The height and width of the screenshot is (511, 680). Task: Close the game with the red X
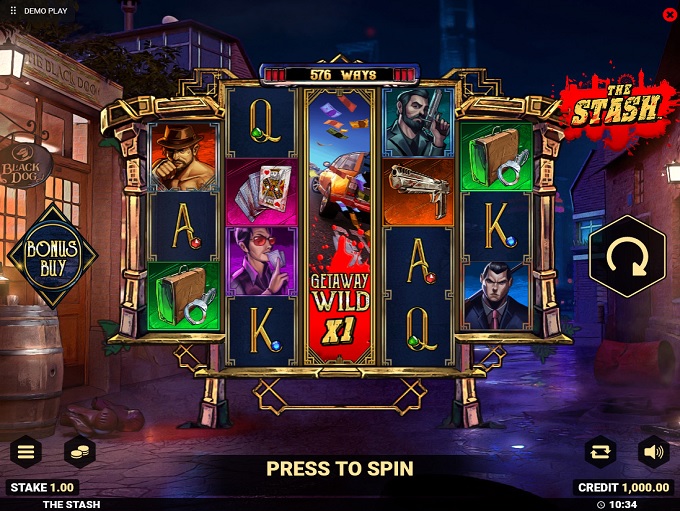pyautogui.click(x=669, y=14)
